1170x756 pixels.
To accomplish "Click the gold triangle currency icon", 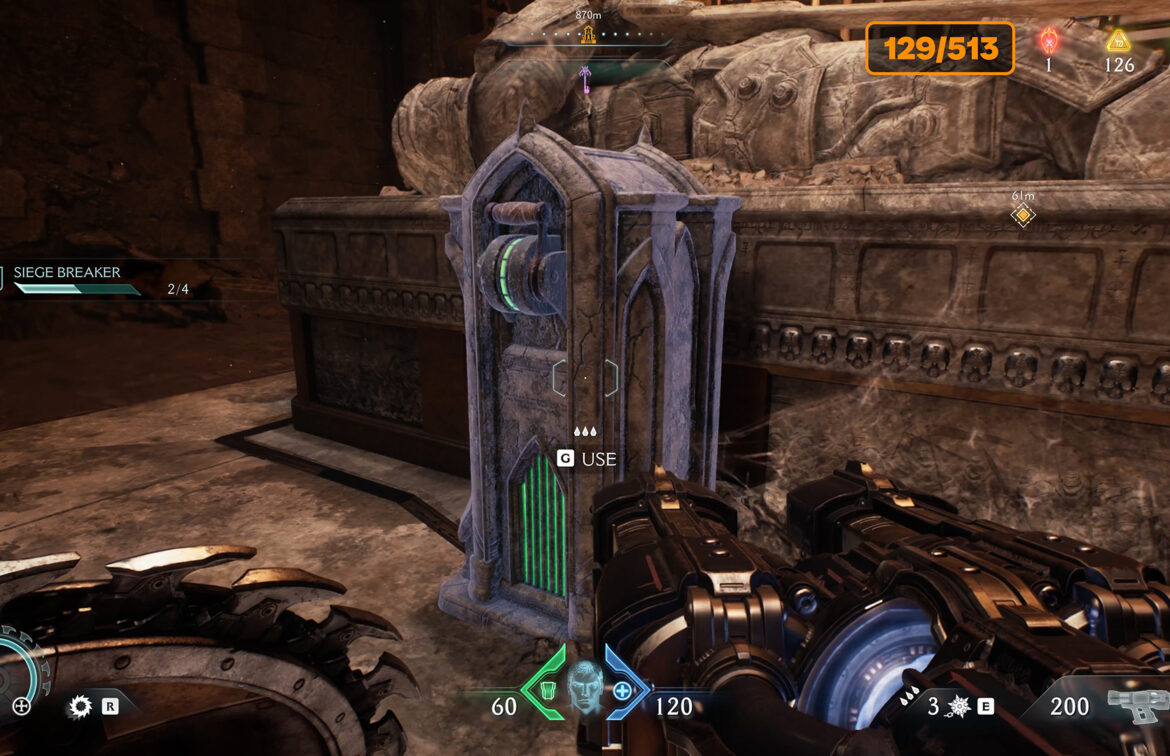I will click(x=1118, y=40).
